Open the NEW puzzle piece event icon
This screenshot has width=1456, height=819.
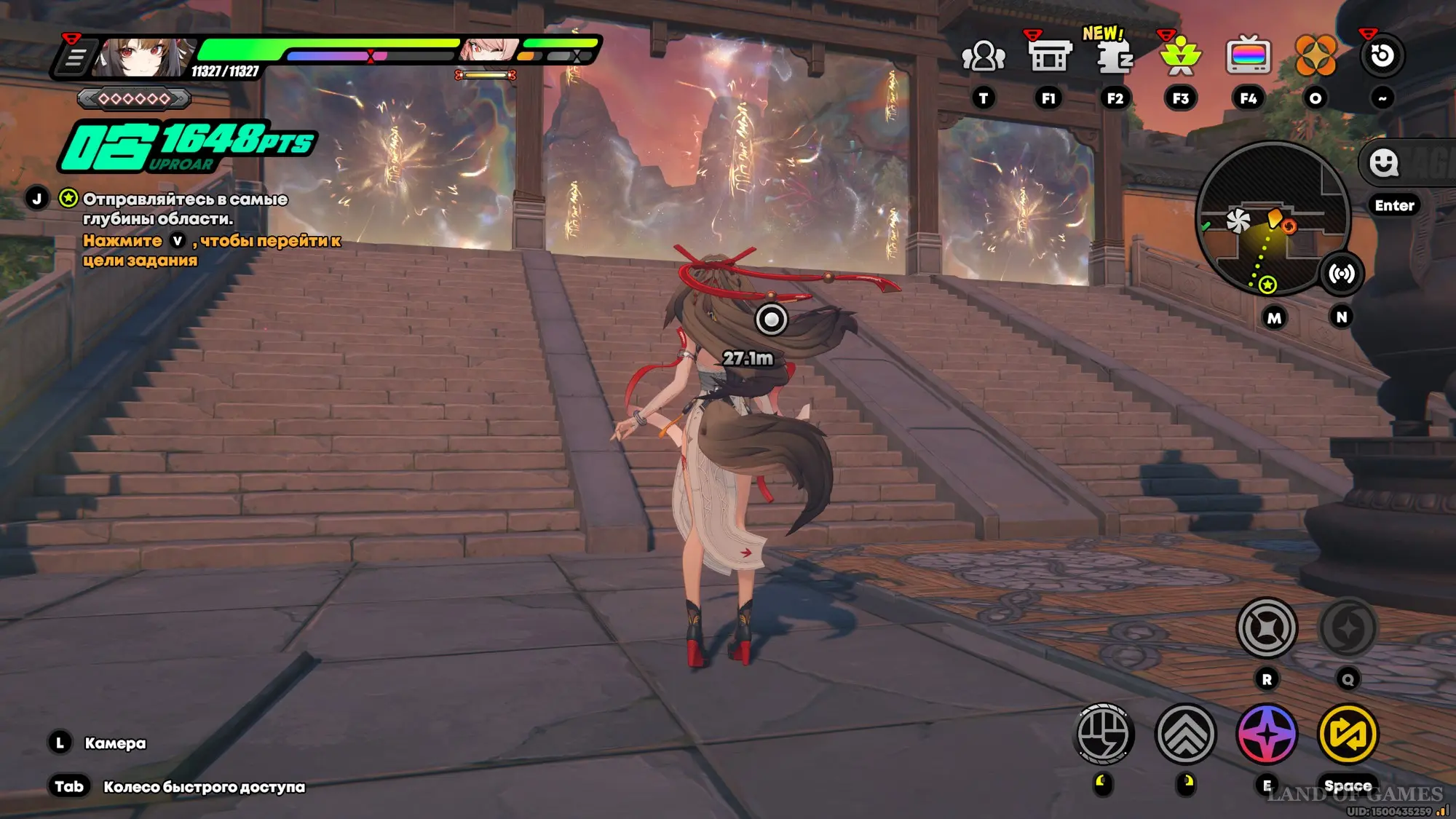coord(1114,56)
